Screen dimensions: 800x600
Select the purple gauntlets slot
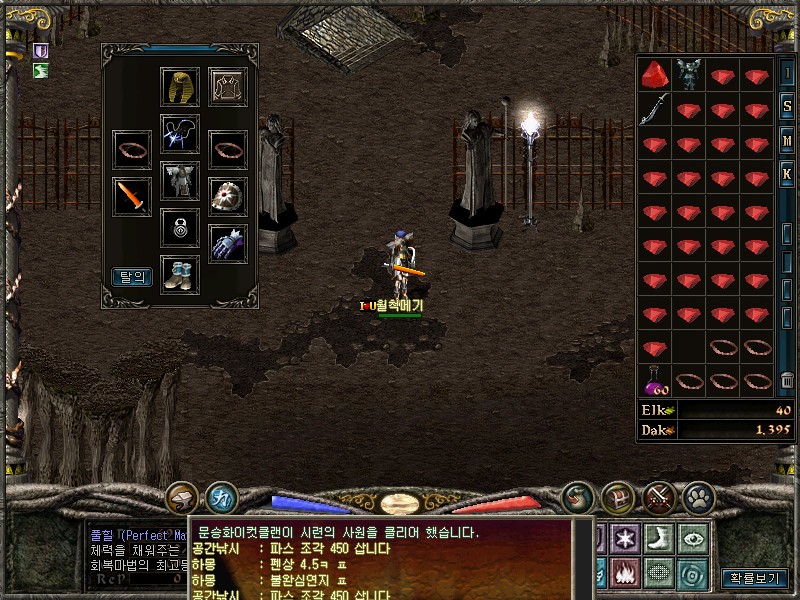coord(228,243)
